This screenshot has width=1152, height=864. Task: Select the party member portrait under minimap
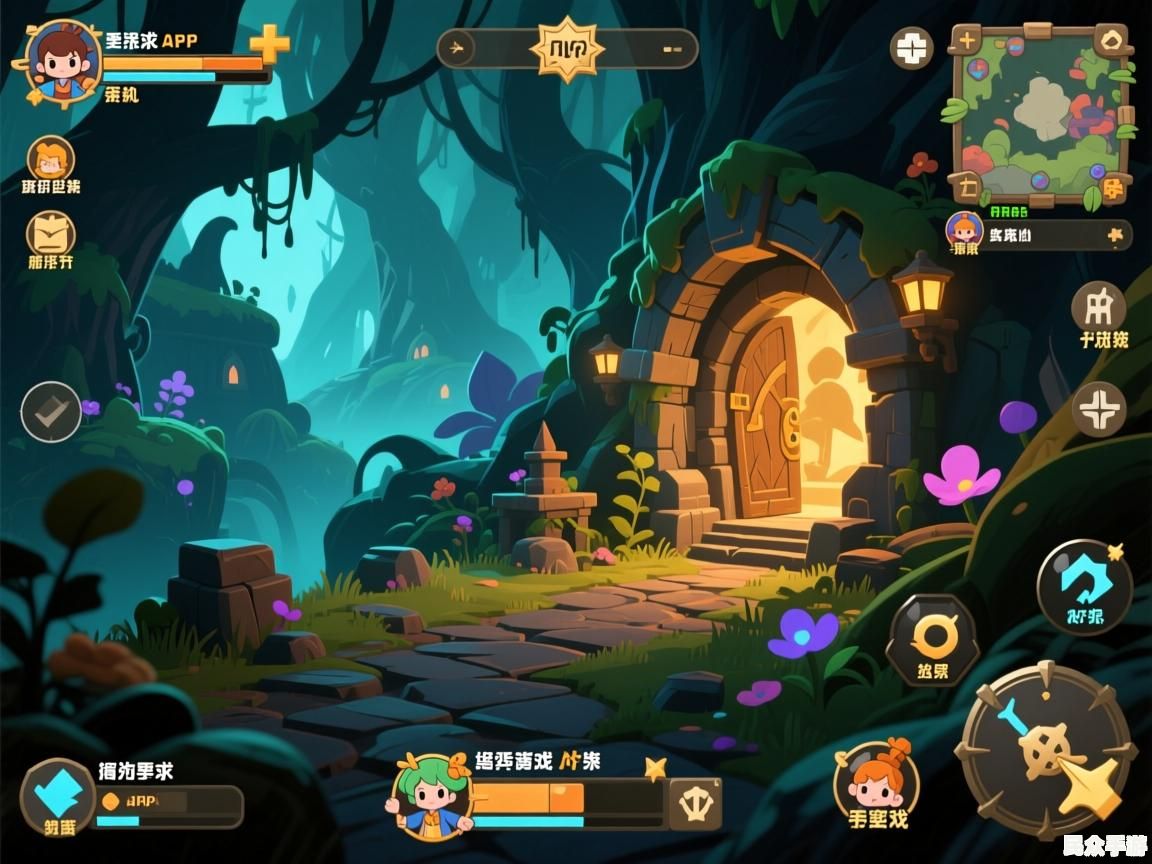pyautogui.click(x=964, y=231)
